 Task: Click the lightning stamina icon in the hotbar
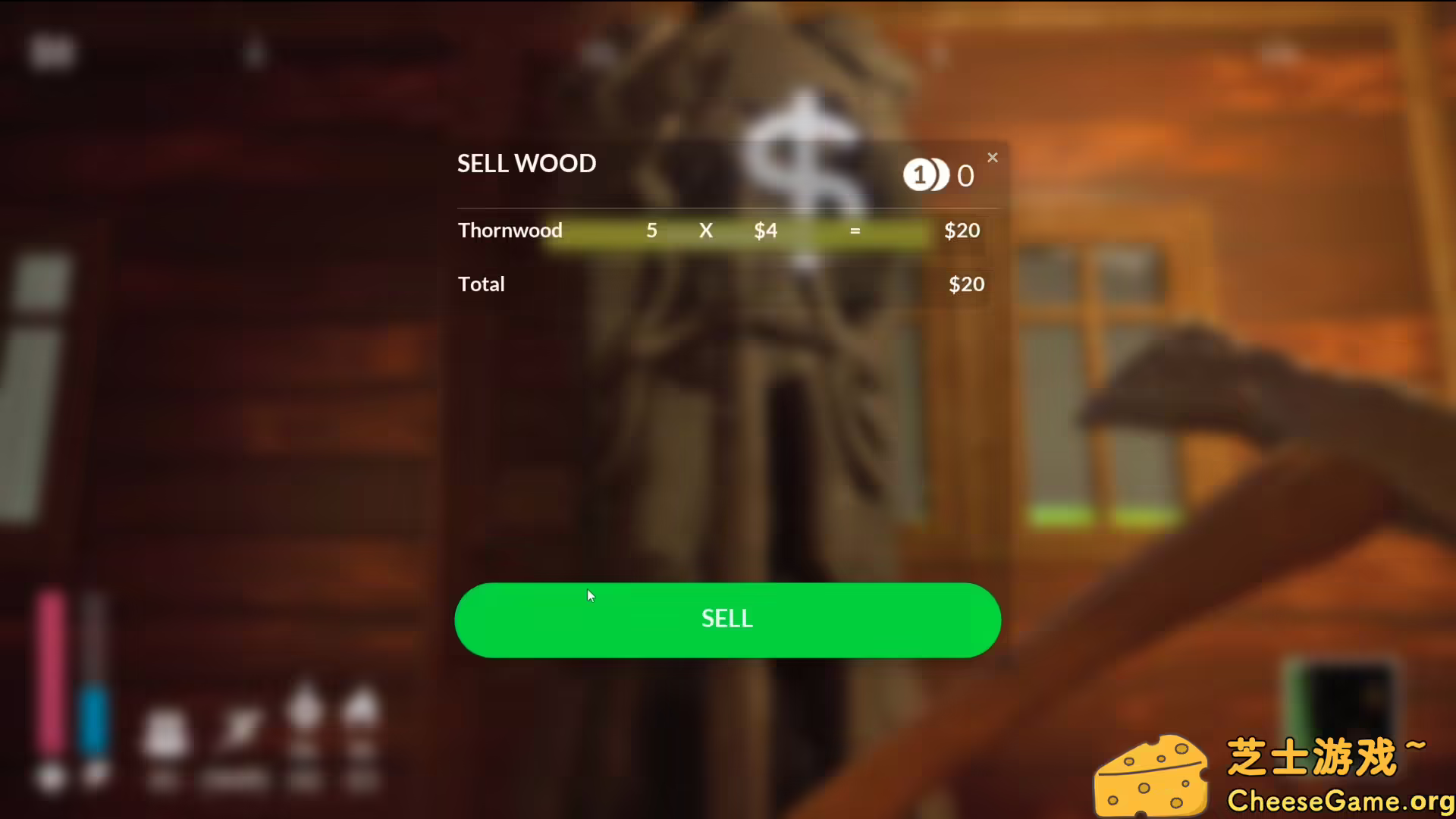239,730
